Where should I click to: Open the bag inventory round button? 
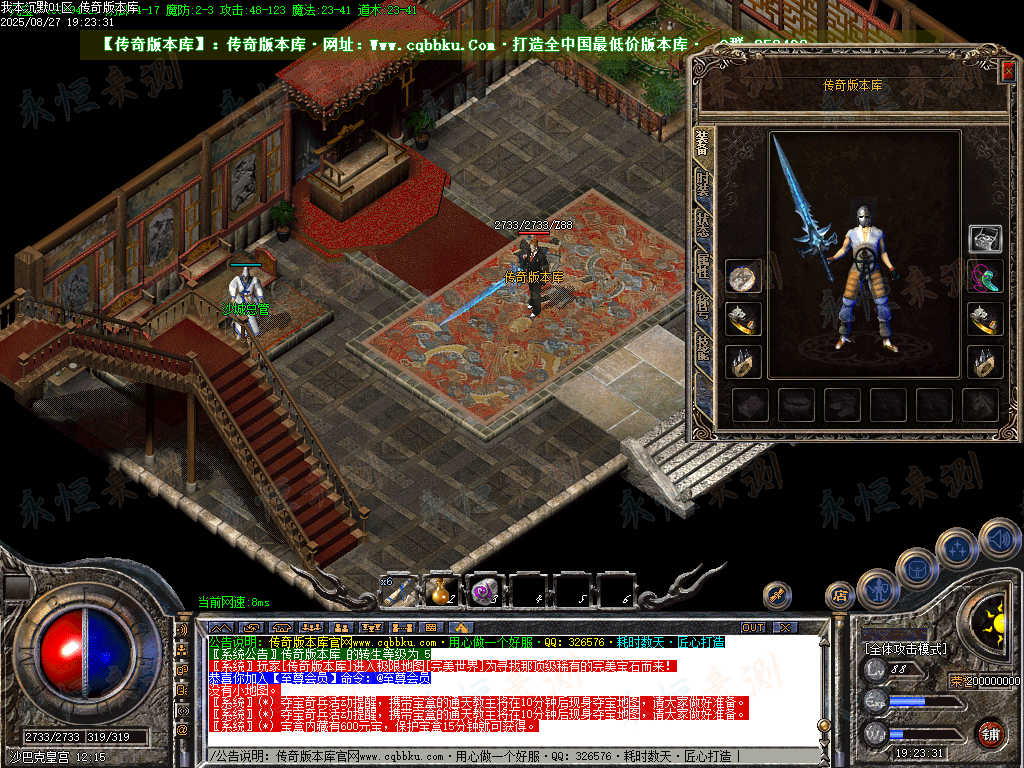916,568
